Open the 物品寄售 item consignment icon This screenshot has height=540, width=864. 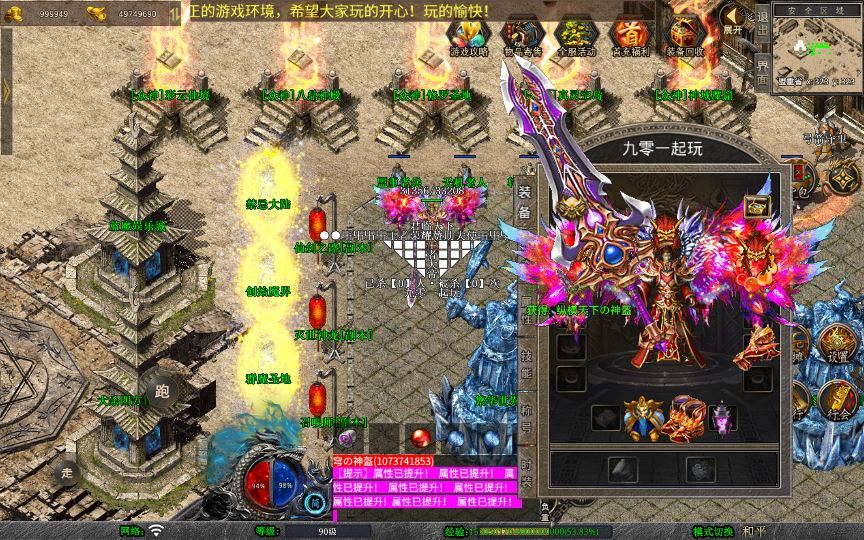(x=522, y=37)
